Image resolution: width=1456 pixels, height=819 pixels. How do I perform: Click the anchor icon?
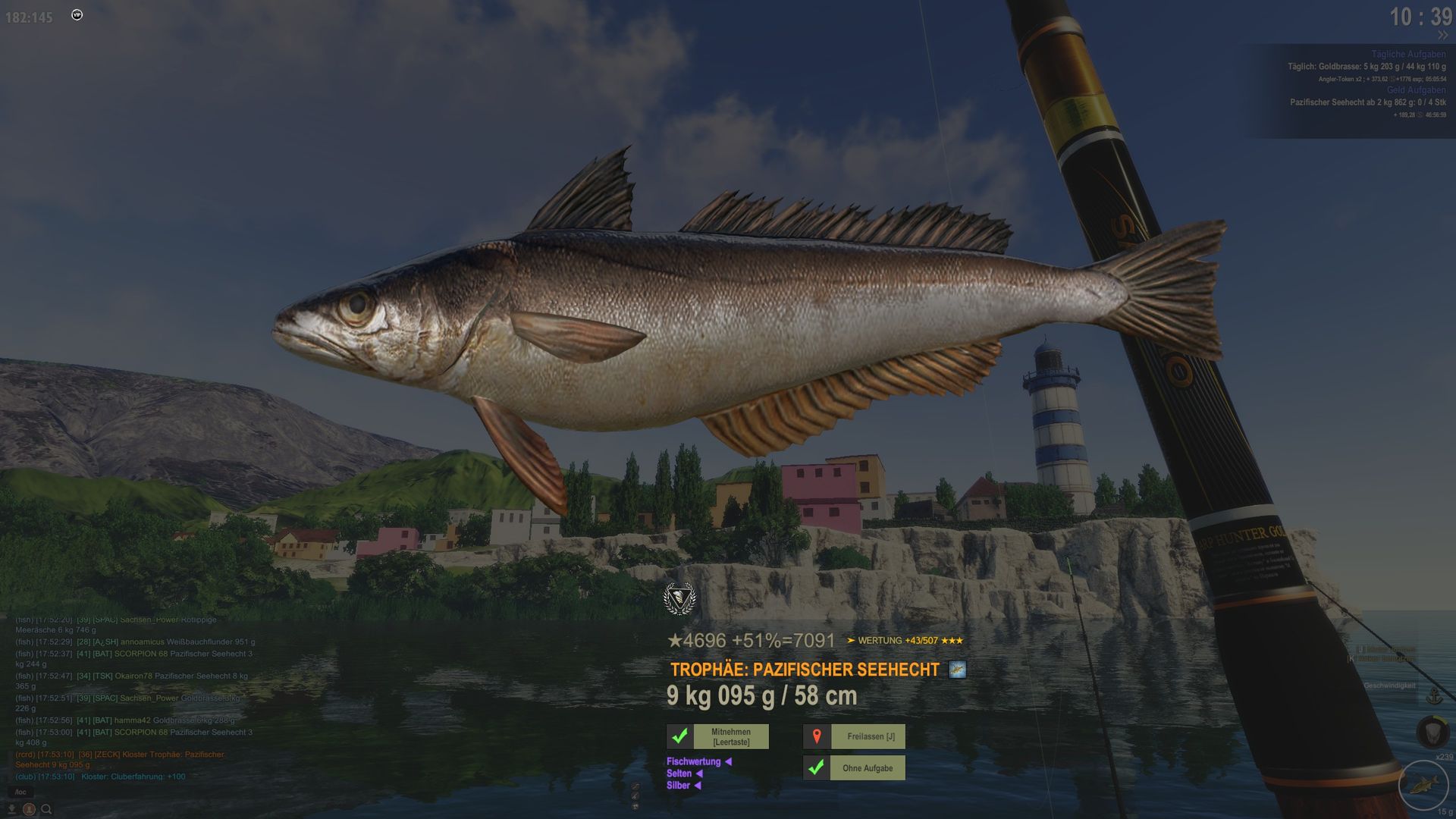coord(1434,696)
